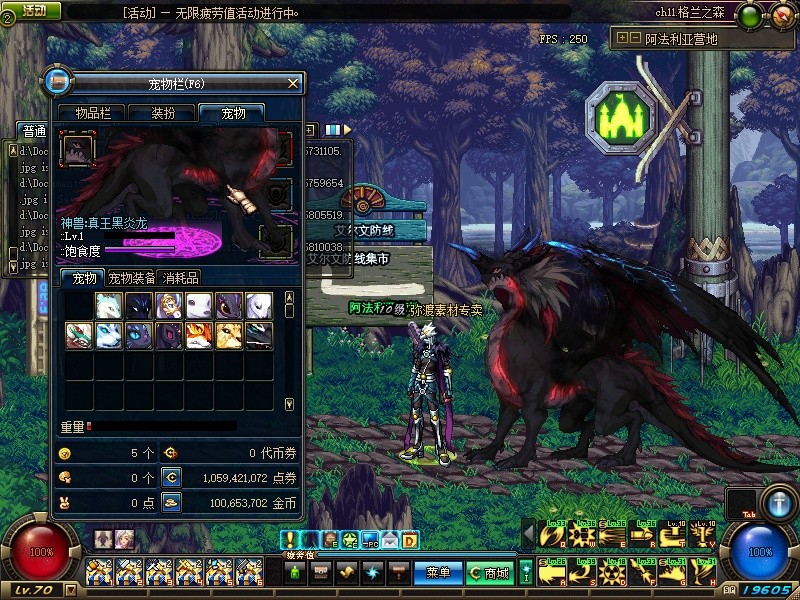Viewport: 800px width, 600px height.
Task: Click the 普通 chat tab
Action: (x=33, y=131)
